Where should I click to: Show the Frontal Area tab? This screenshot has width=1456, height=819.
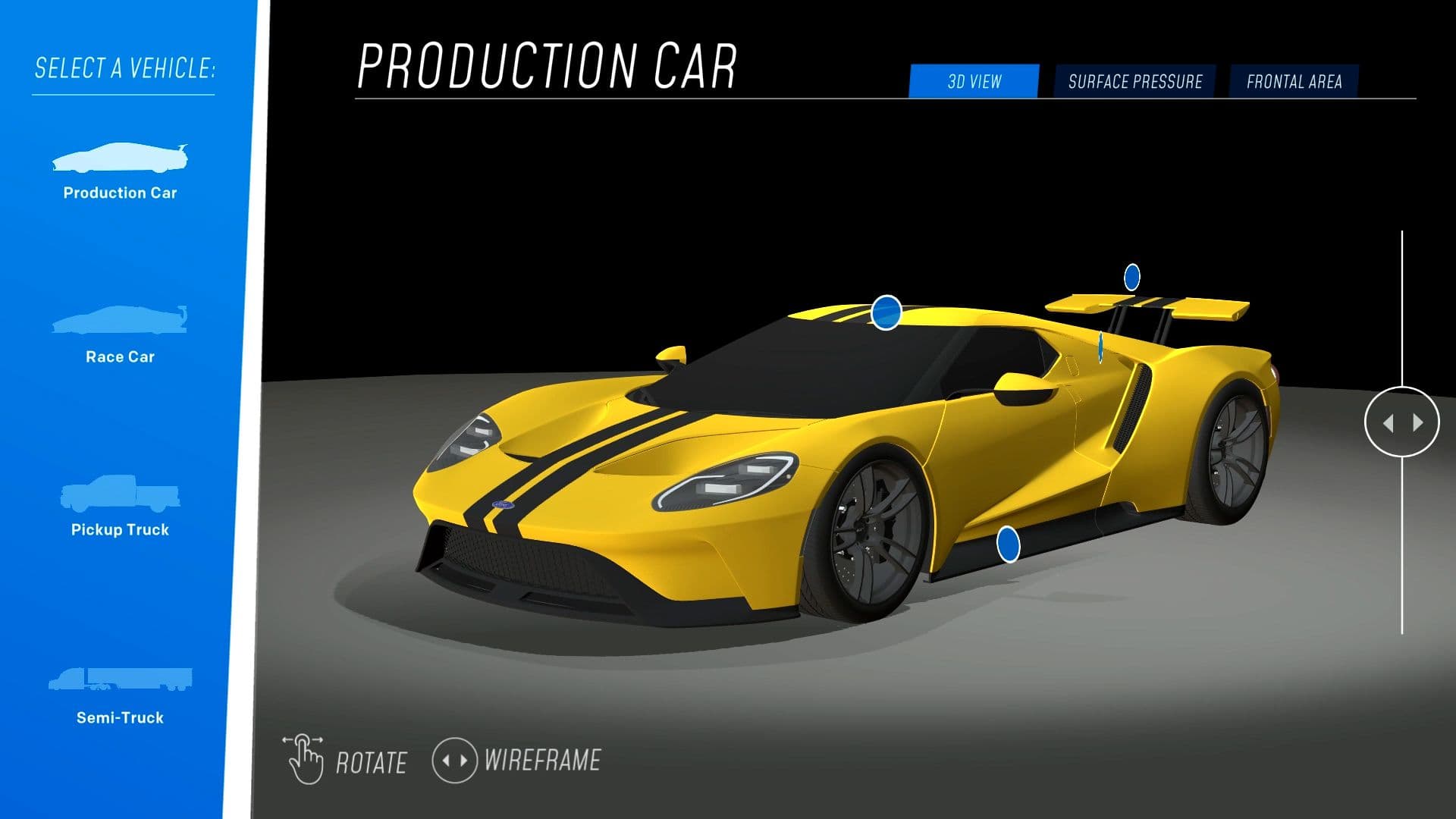pos(1294,82)
